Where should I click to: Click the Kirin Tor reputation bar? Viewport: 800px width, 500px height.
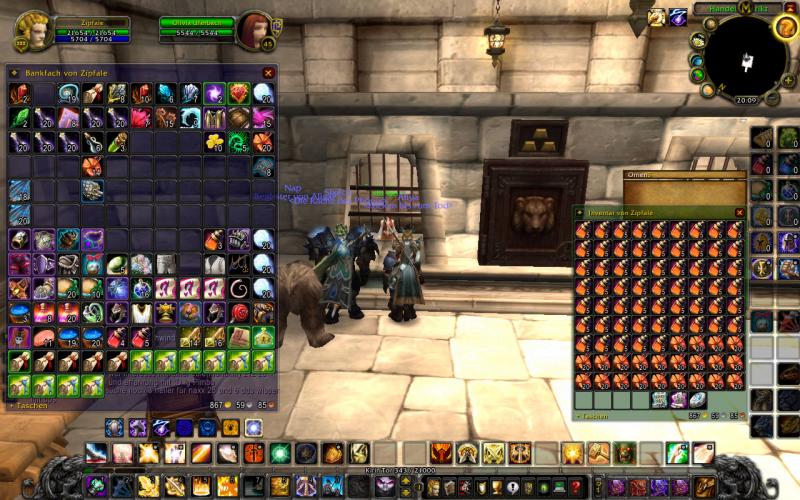pyautogui.click(x=398, y=470)
